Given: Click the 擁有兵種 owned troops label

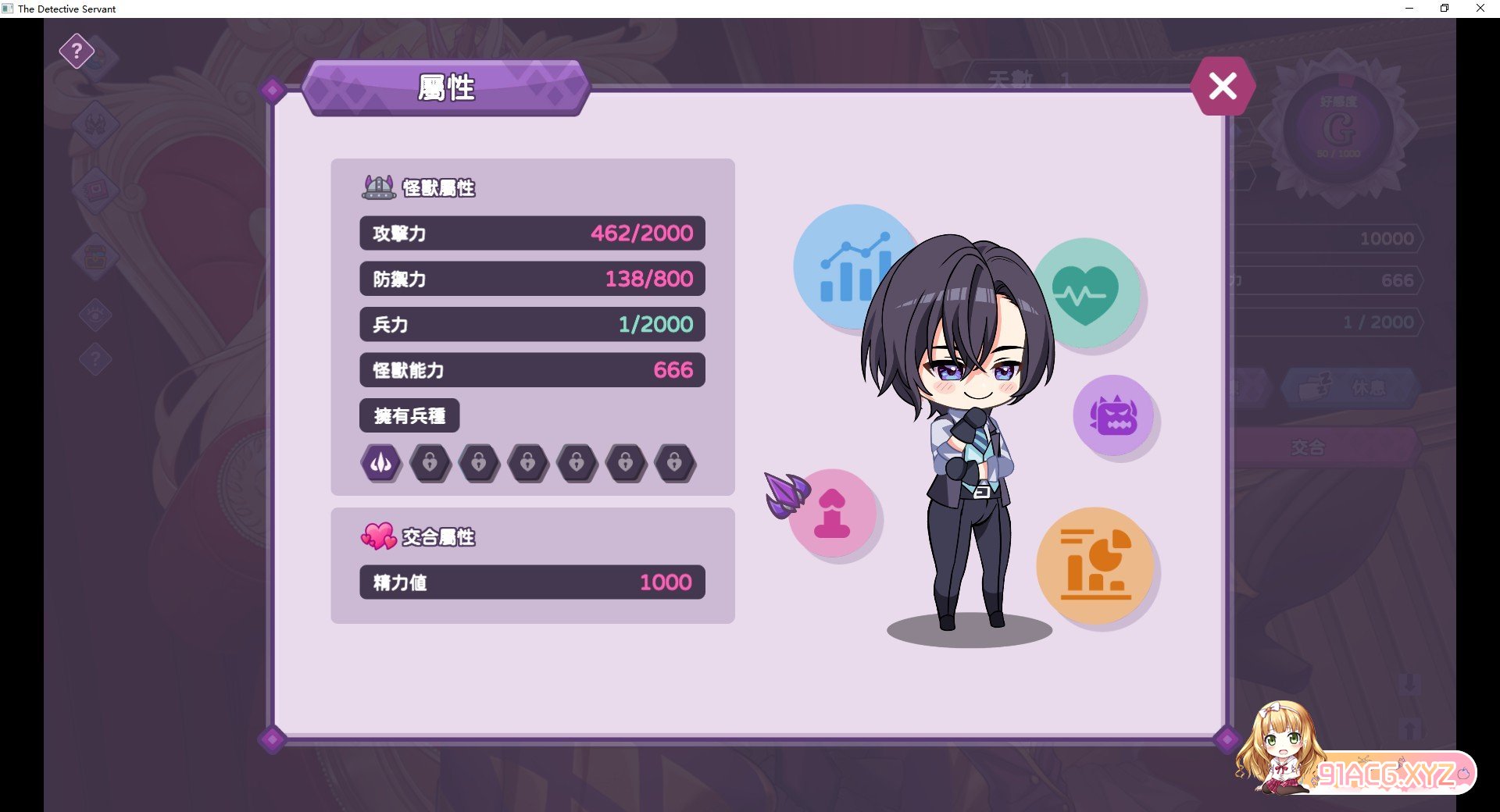Looking at the screenshot, I should pos(409,415).
